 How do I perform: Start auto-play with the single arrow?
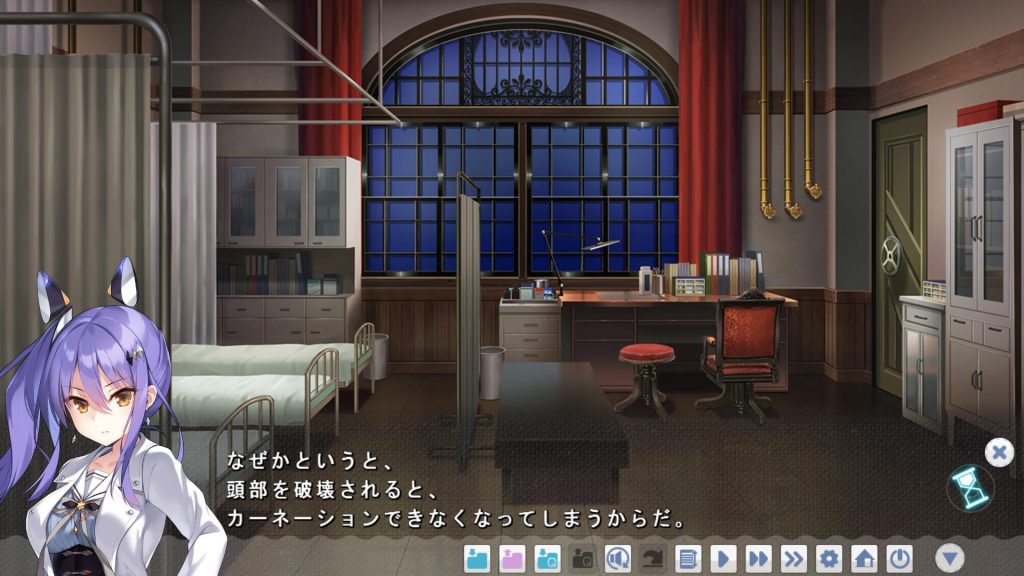point(724,558)
